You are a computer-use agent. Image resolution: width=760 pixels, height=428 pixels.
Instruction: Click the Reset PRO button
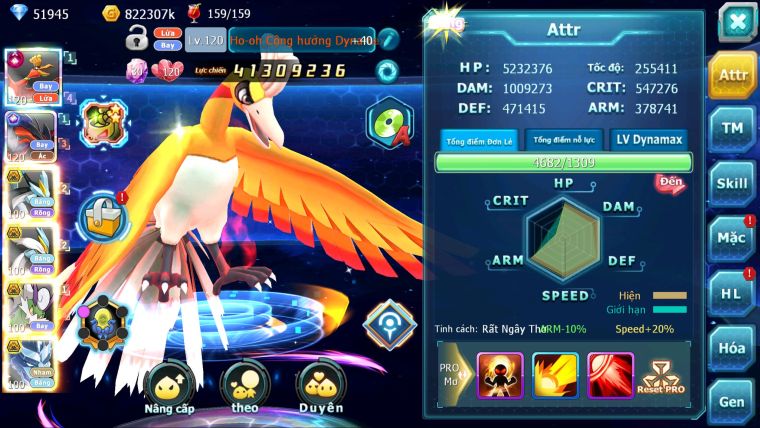[x=663, y=375]
